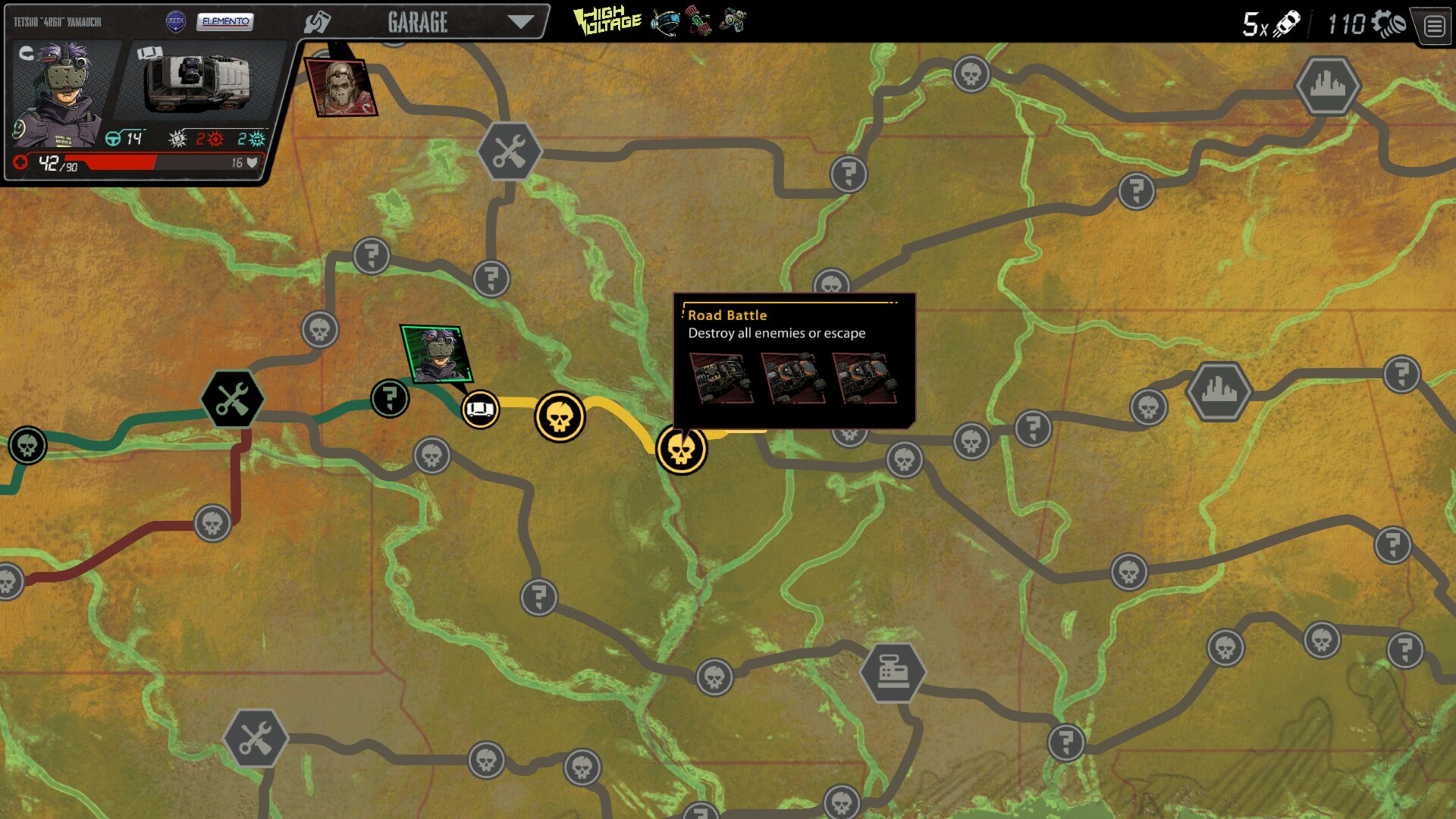Select the repair shop wrench hexagon near player
This screenshot has height=819, width=1456.
(x=232, y=399)
